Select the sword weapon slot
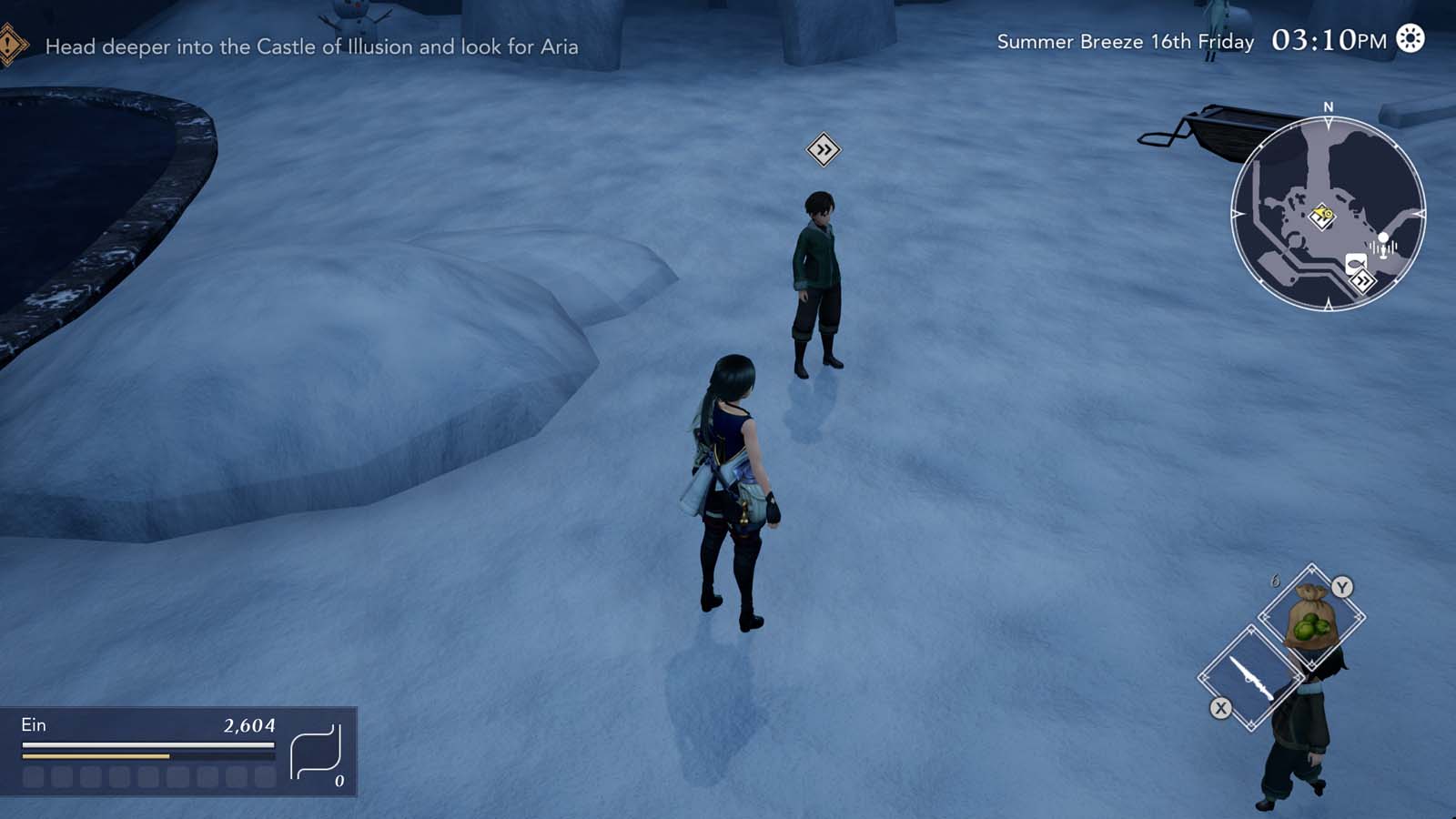This screenshot has height=819, width=1456. pos(1250,678)
